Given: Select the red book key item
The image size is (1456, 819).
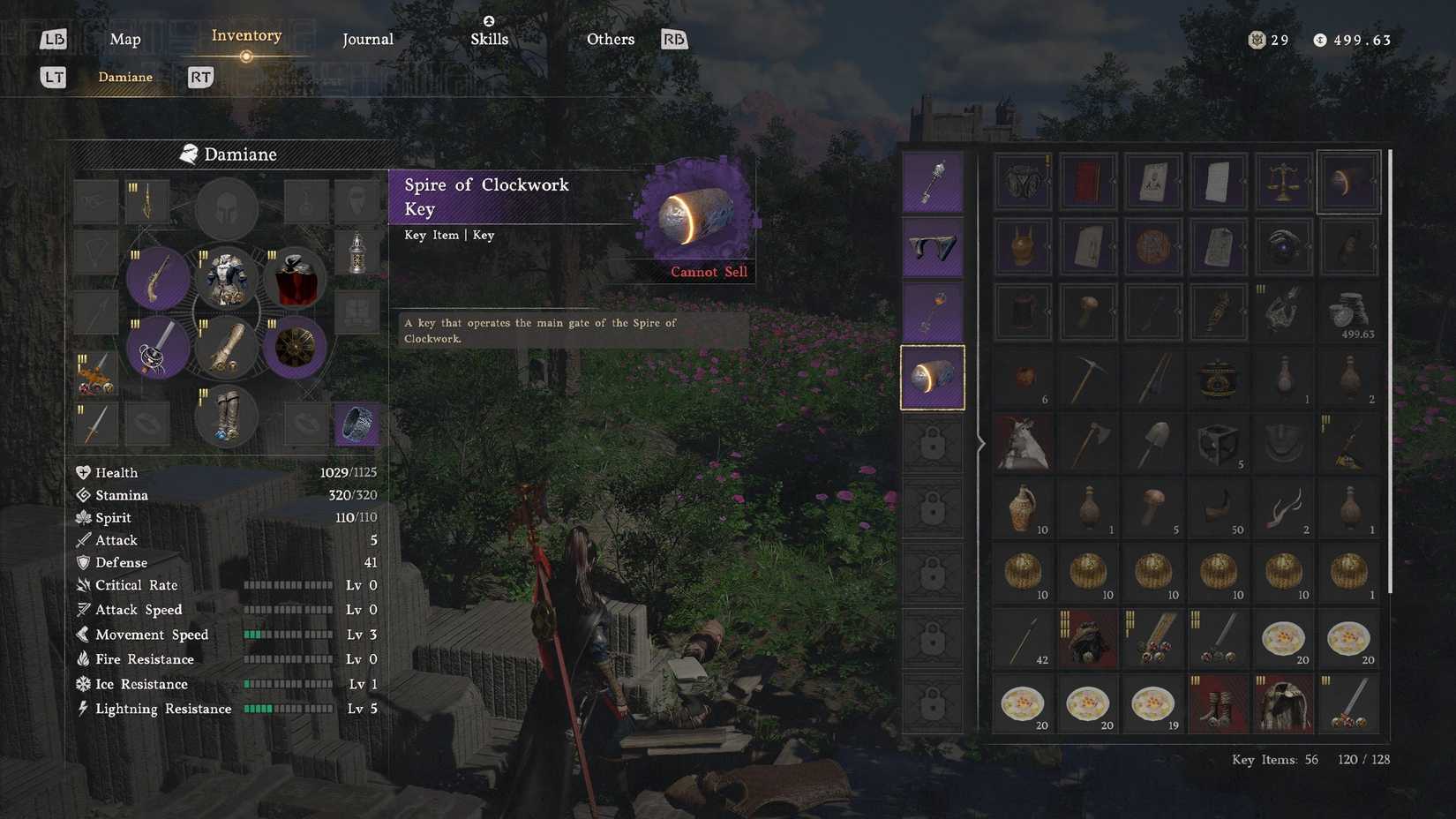Looking at the screenshot, I should pyautogui.click(x=1088, y=182).
